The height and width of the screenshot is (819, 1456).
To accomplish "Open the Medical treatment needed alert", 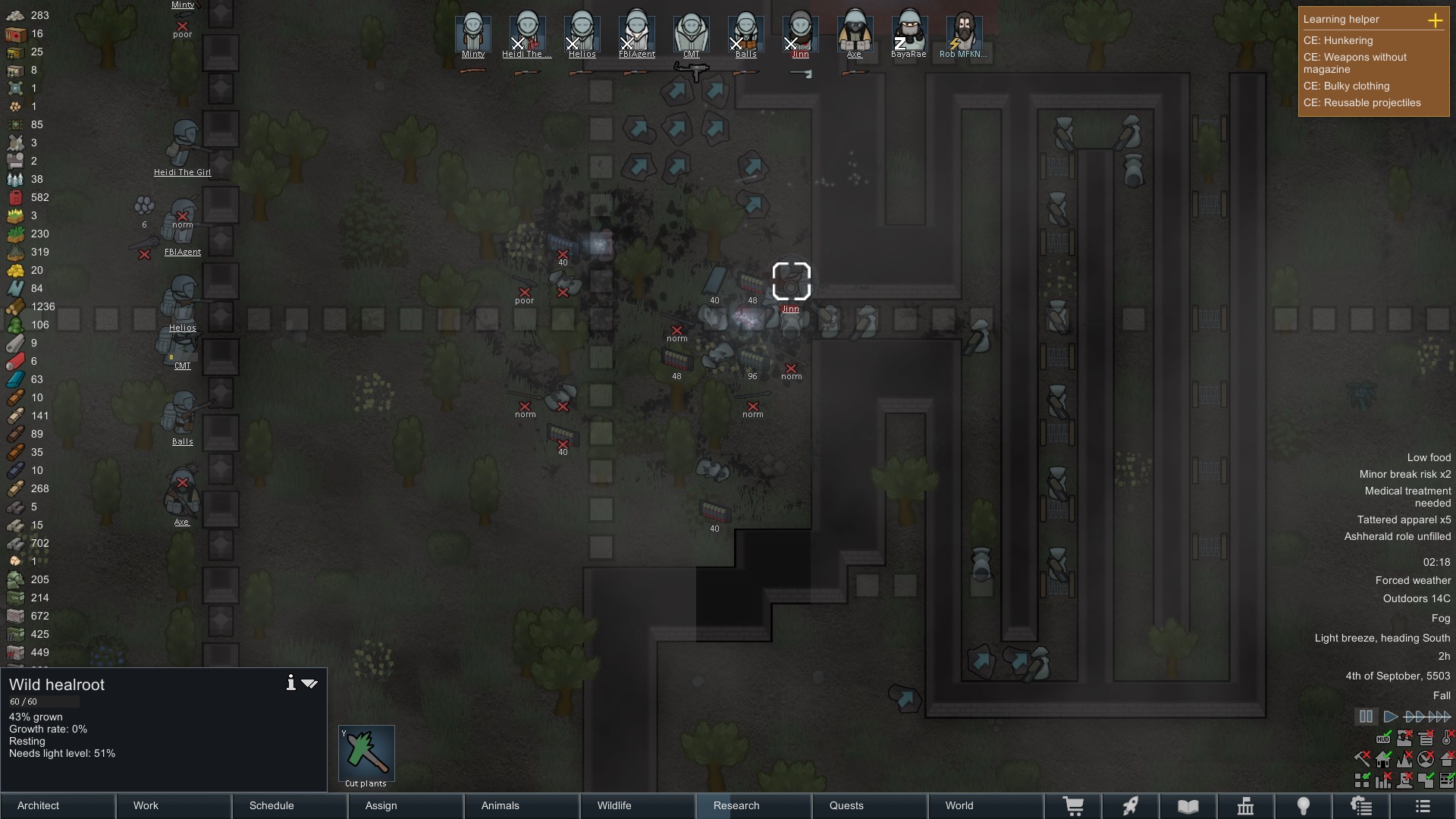I will (1407, 497).
